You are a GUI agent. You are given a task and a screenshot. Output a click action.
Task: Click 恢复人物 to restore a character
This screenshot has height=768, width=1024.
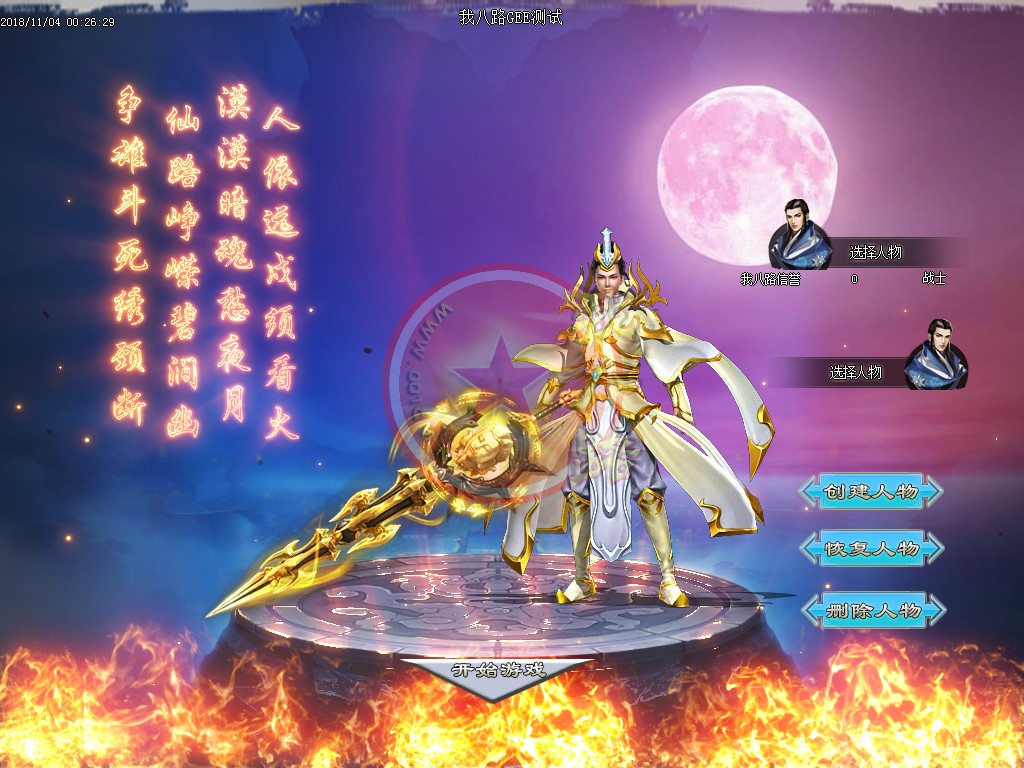coord(871,549)
